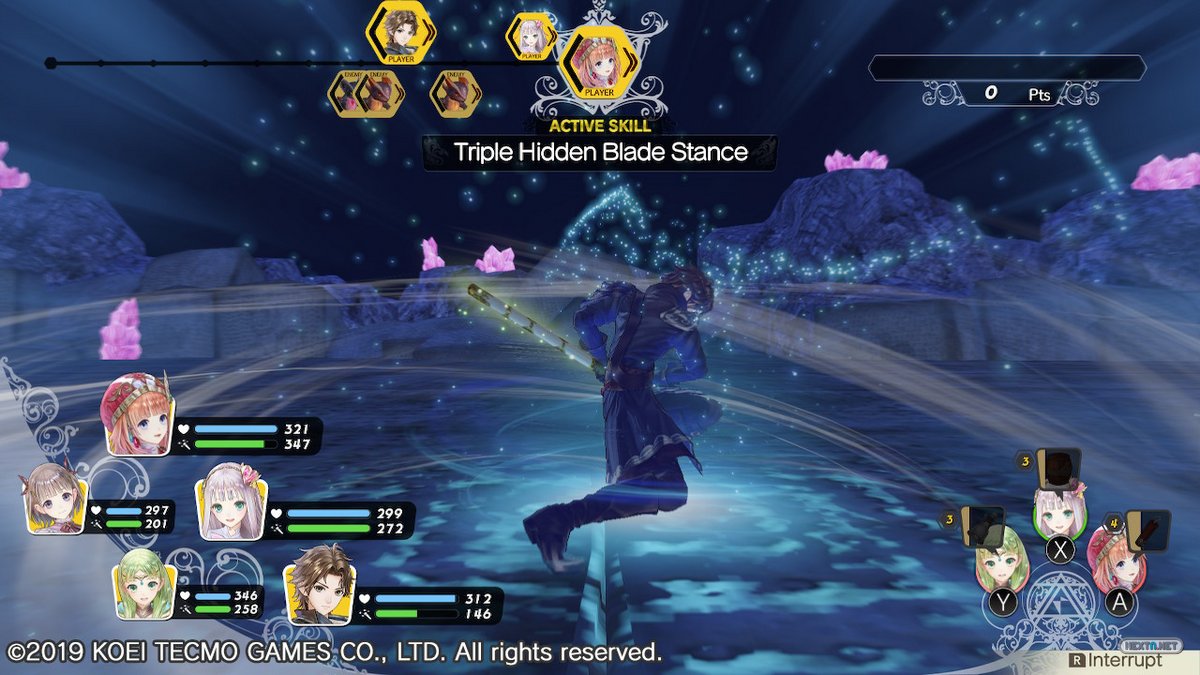Screen dimensions: 1200x675
Task: Choose the silver-haired girl's party status portrait
Action: point(233,501)
